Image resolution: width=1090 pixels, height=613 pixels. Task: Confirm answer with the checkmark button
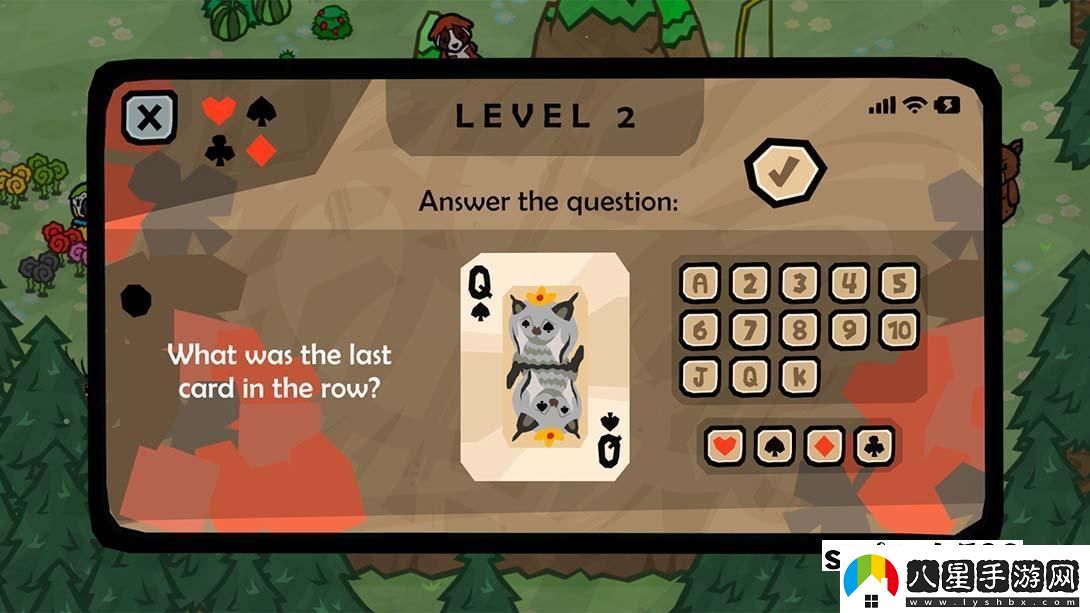pos(784,173)
